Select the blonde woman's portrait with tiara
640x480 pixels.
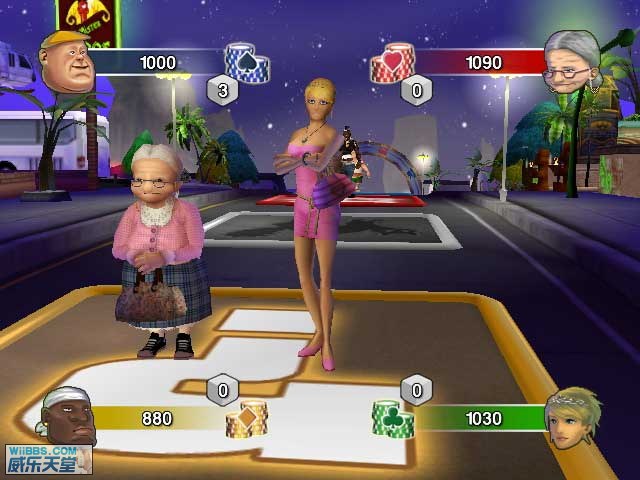(573, 417)
